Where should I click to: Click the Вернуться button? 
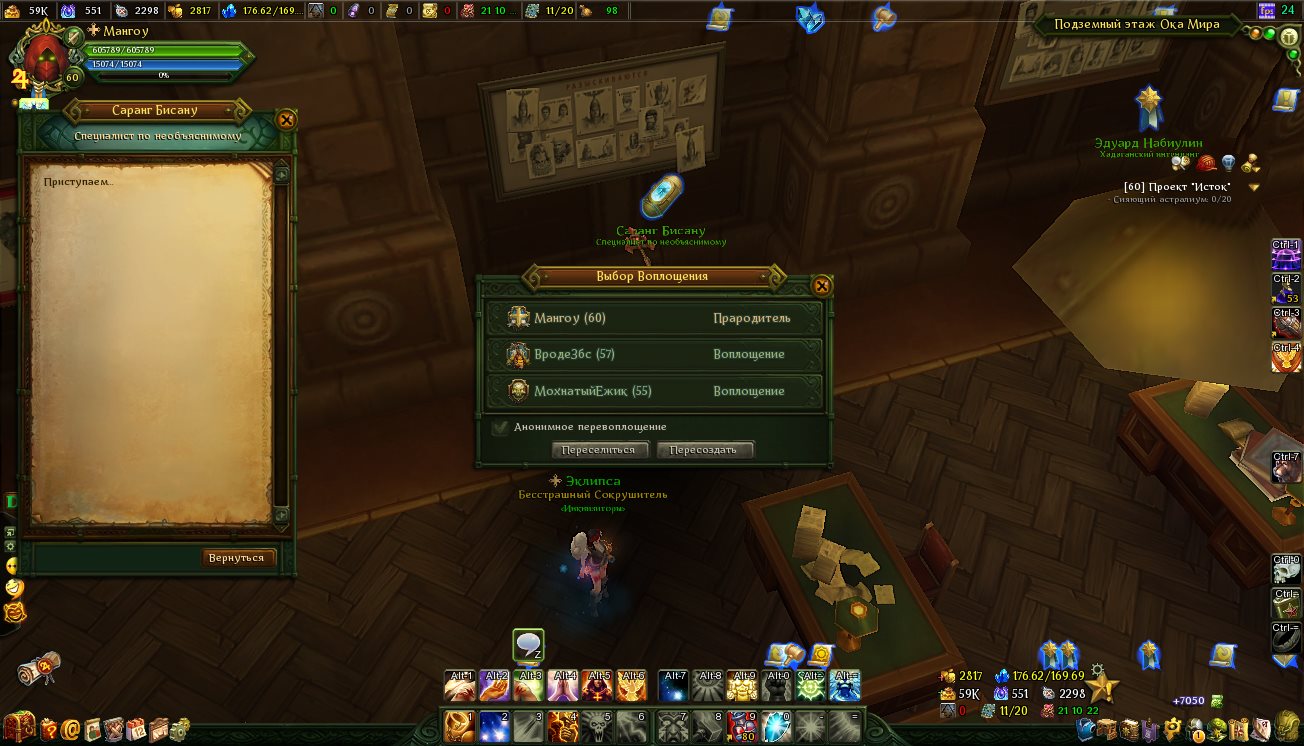[x=237, y=557]
